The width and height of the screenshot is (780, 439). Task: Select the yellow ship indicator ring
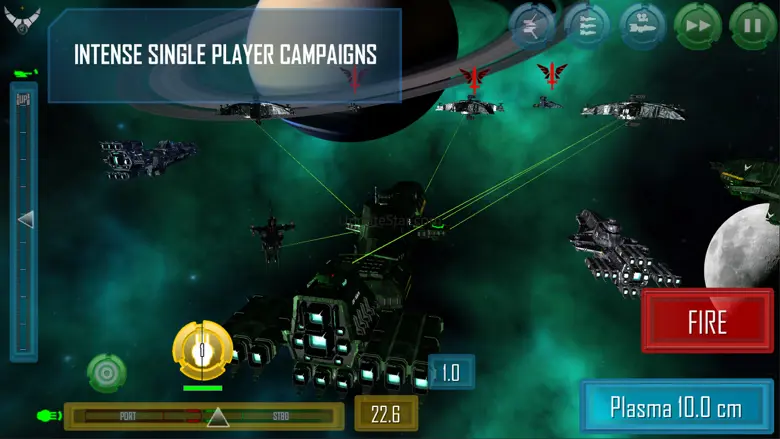pyautogui.click(x=202, y=350)
